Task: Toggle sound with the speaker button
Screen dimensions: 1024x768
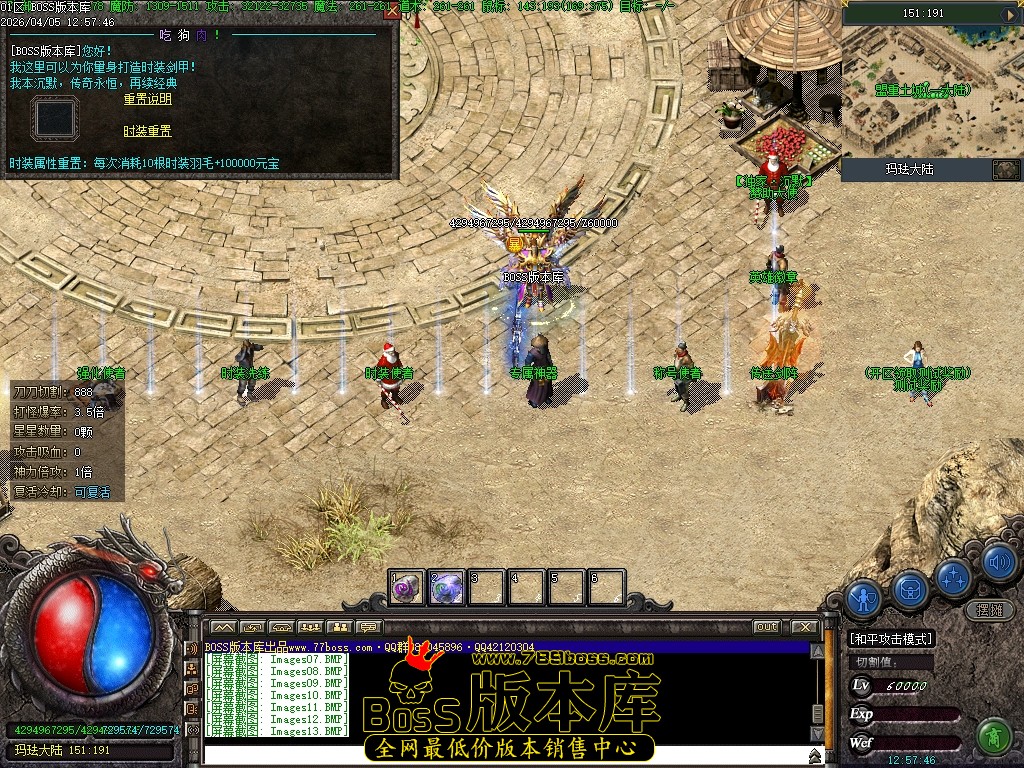Action: click(998, 563)
